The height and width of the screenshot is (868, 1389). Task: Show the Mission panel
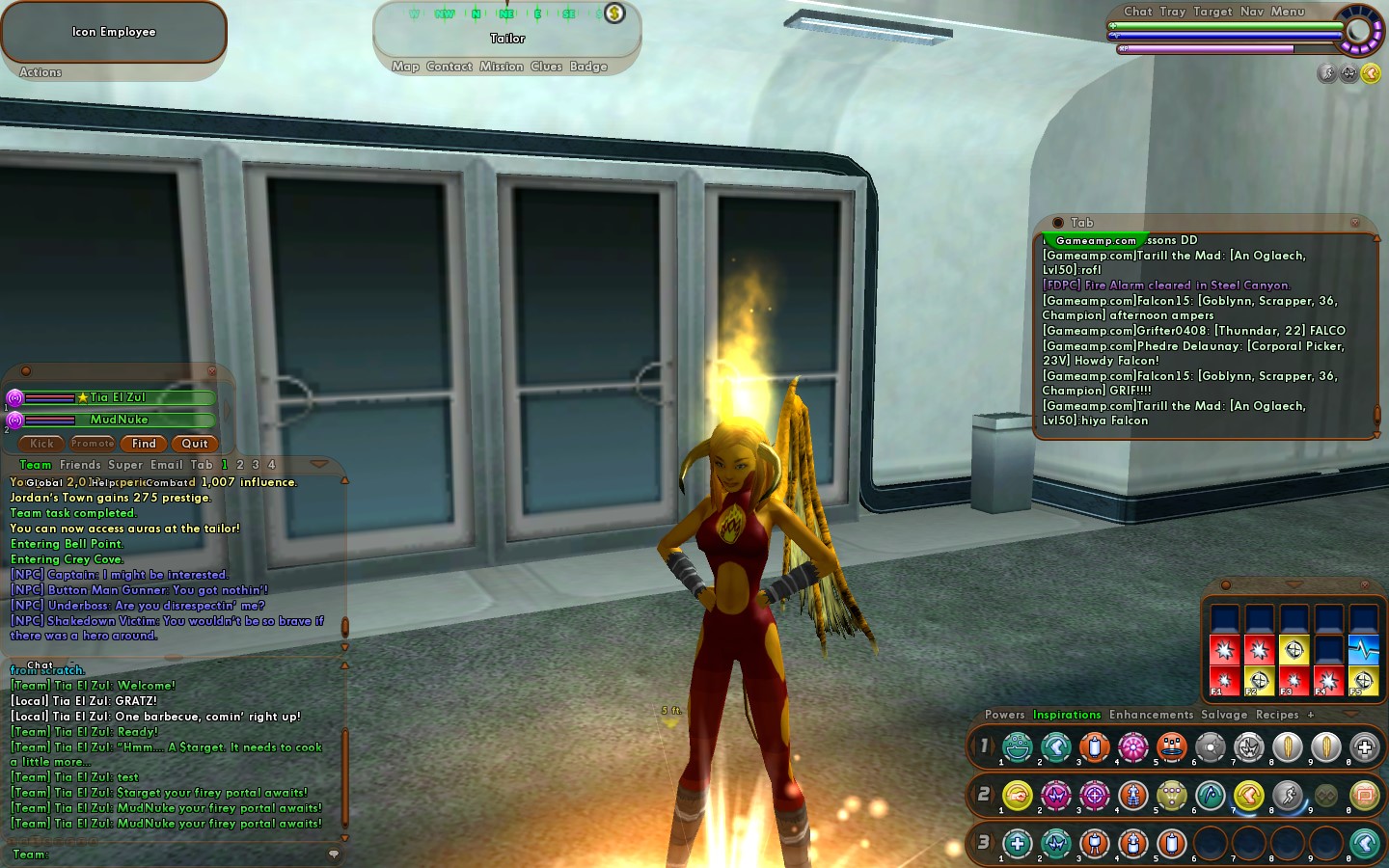click(502, 67)
